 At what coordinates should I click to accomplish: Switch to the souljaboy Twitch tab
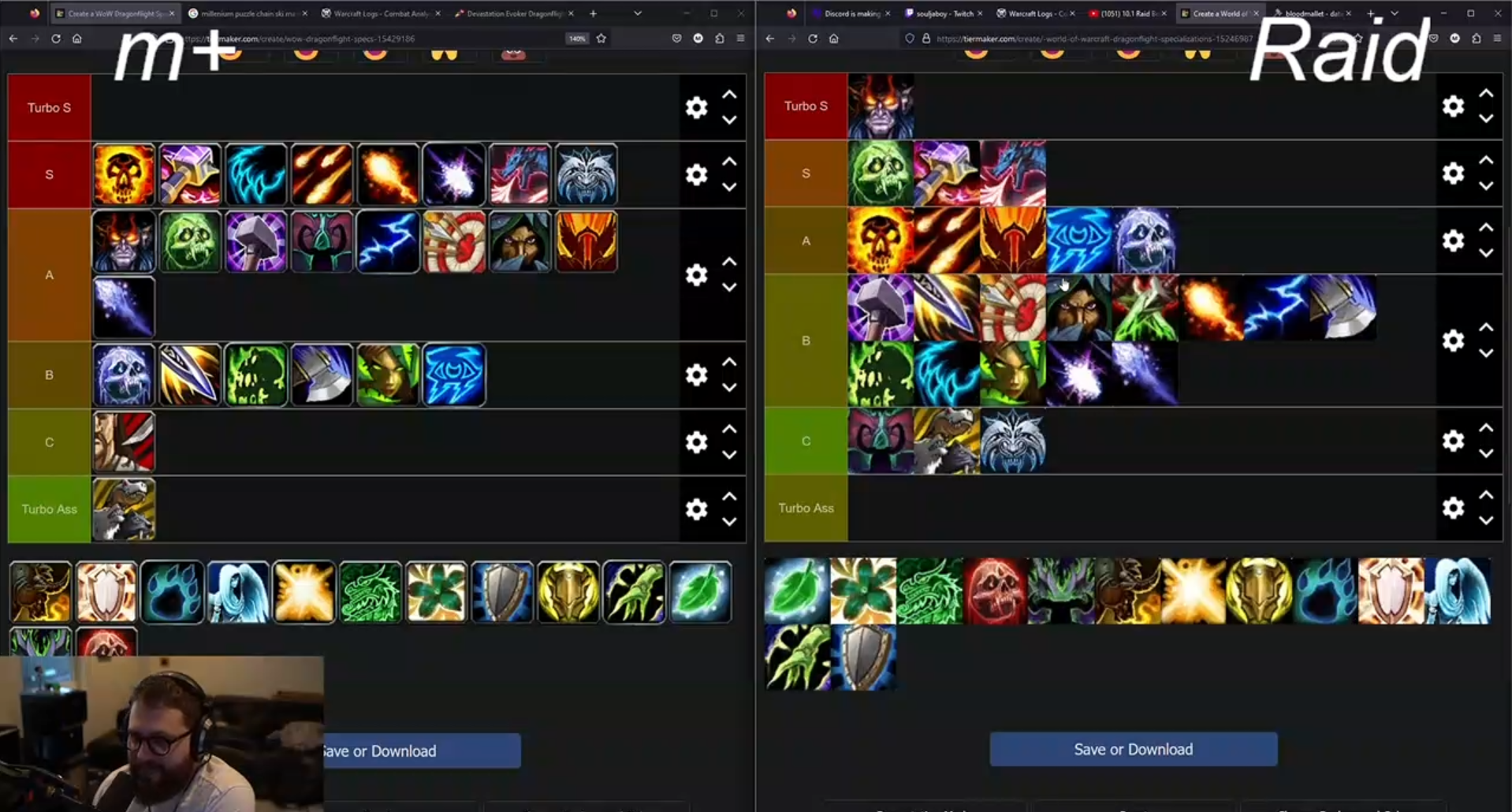[944, 13]
